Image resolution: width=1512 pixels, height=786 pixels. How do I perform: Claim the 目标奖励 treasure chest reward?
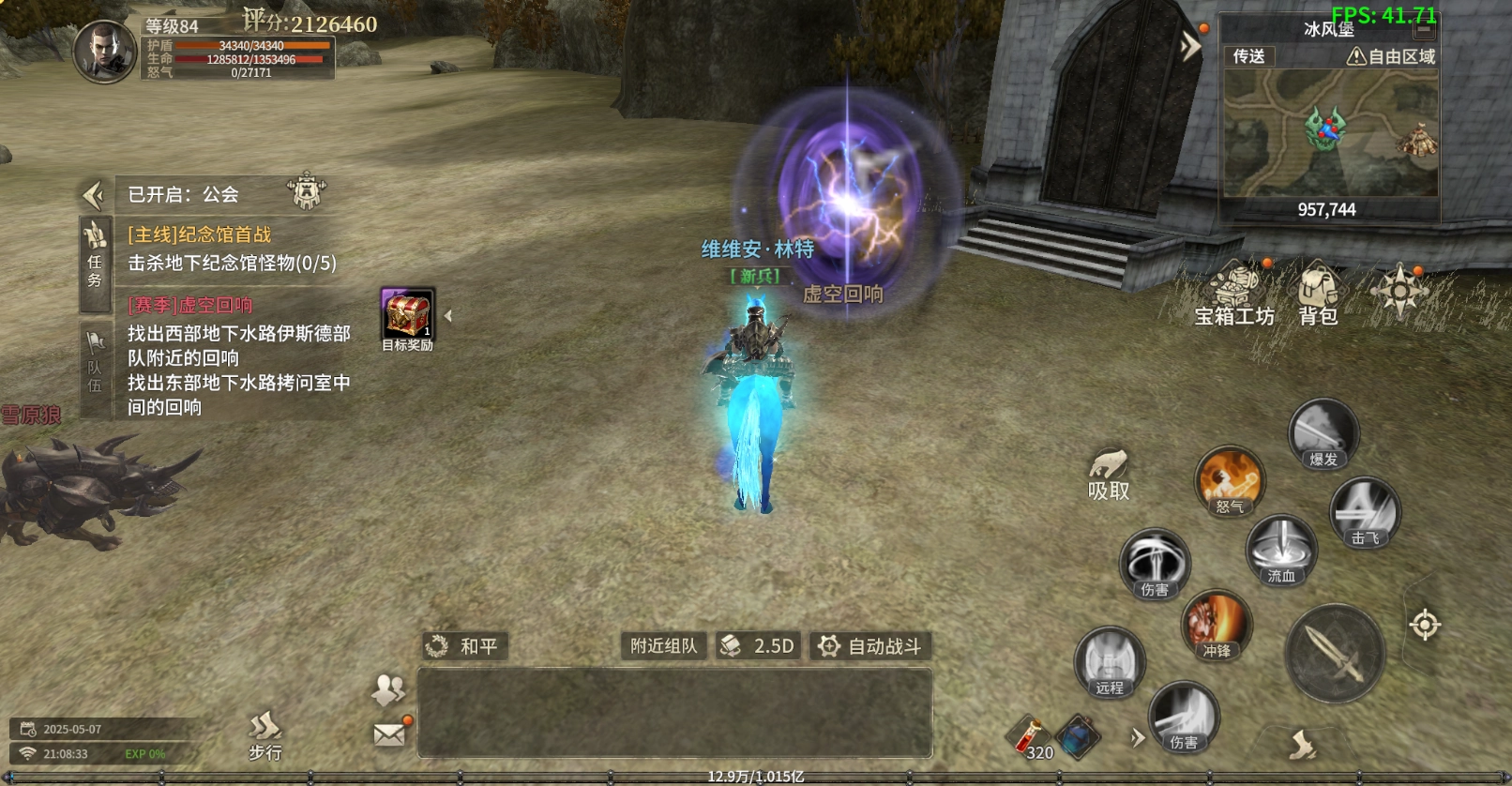pyautogui.click(x=407, y=316)
